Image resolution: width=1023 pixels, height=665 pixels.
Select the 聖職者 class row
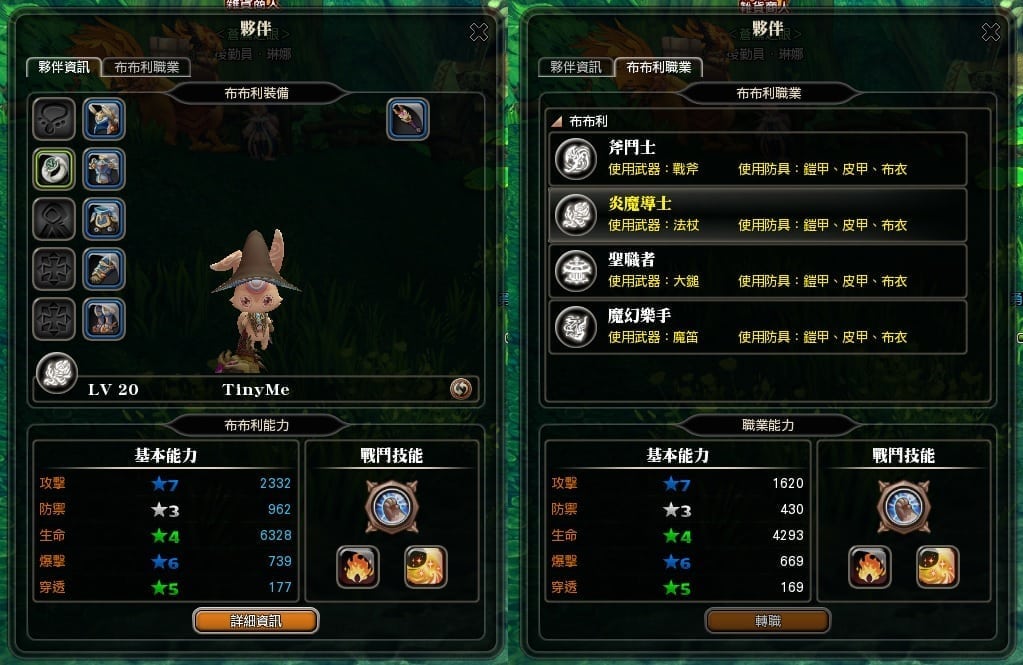click(x=757, y=270)
